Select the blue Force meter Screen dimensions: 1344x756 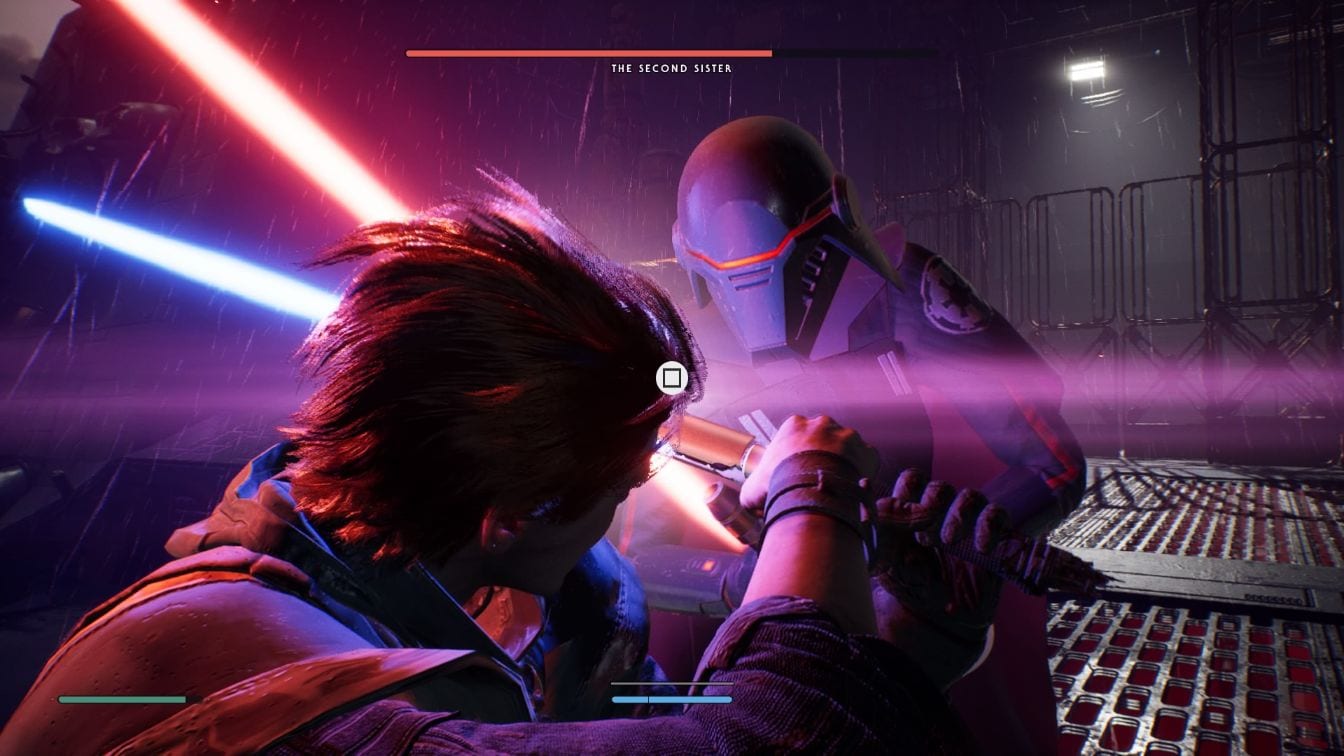672,700
